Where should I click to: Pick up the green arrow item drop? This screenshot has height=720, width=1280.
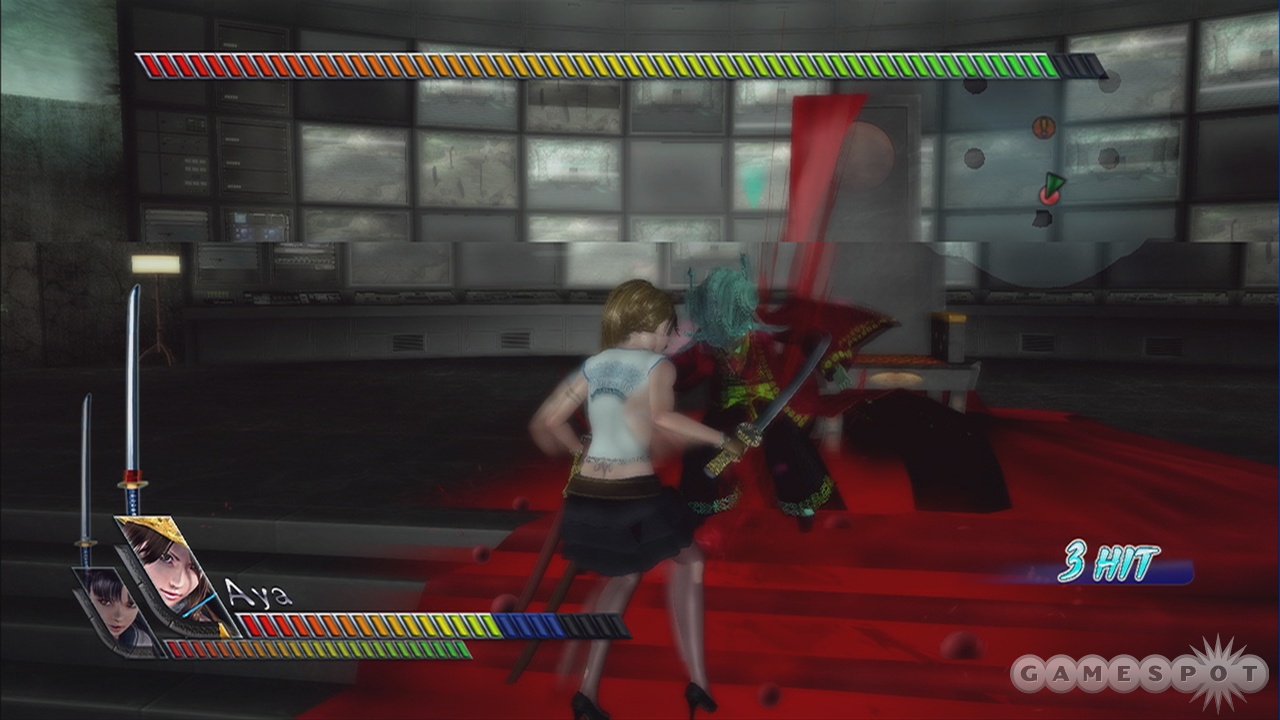point(1054,182)
